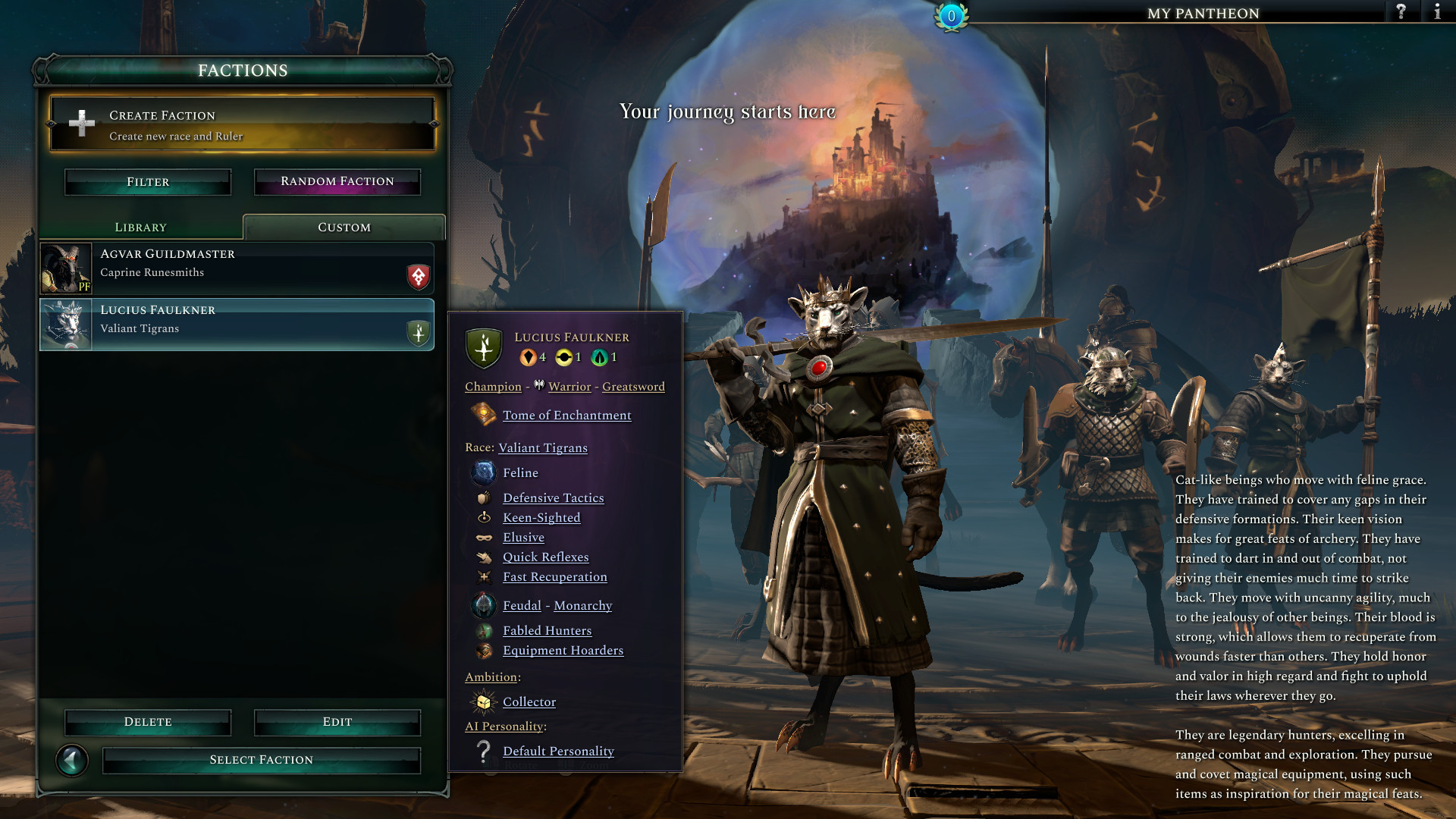Screen dimensions: 1456x819
Task: Open the info button in top corner
Action: point(1437,12)
